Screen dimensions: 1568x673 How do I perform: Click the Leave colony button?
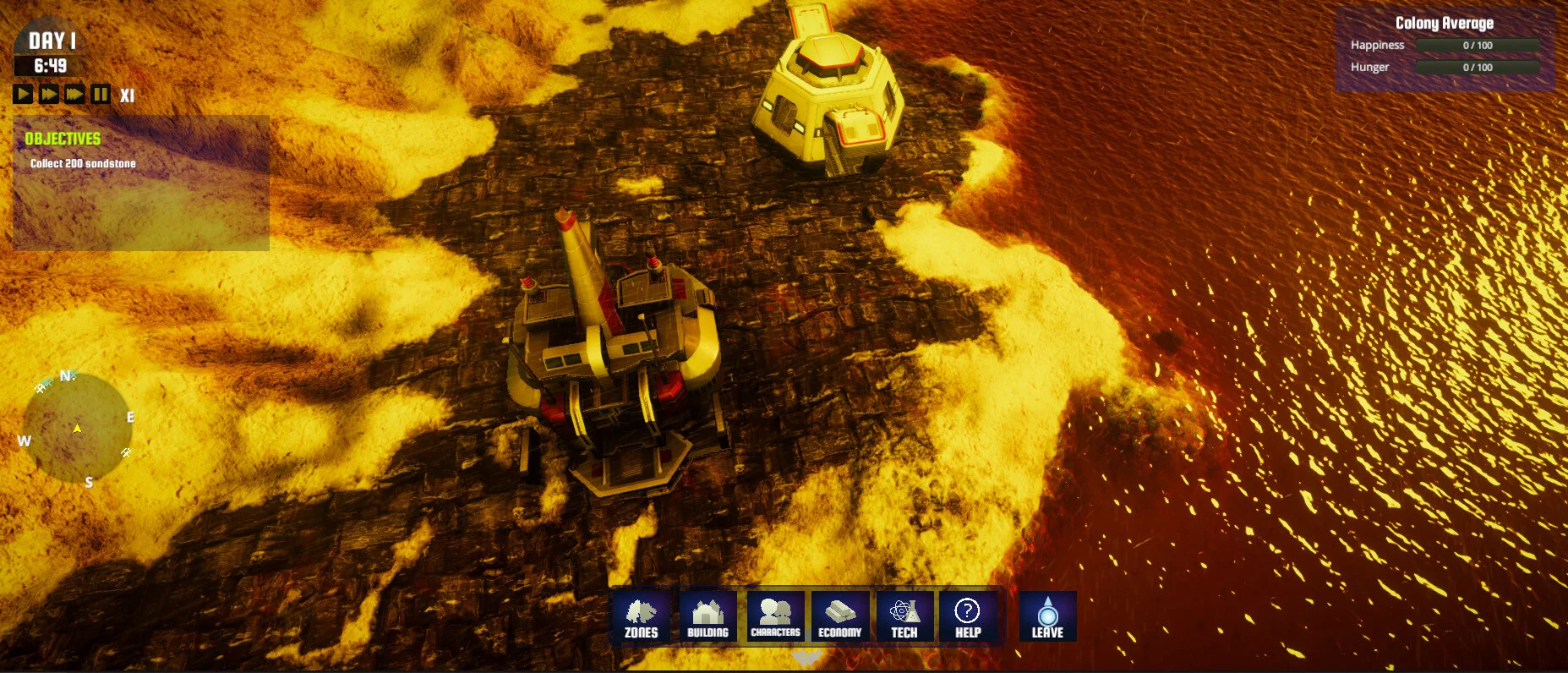point(1047,616)
